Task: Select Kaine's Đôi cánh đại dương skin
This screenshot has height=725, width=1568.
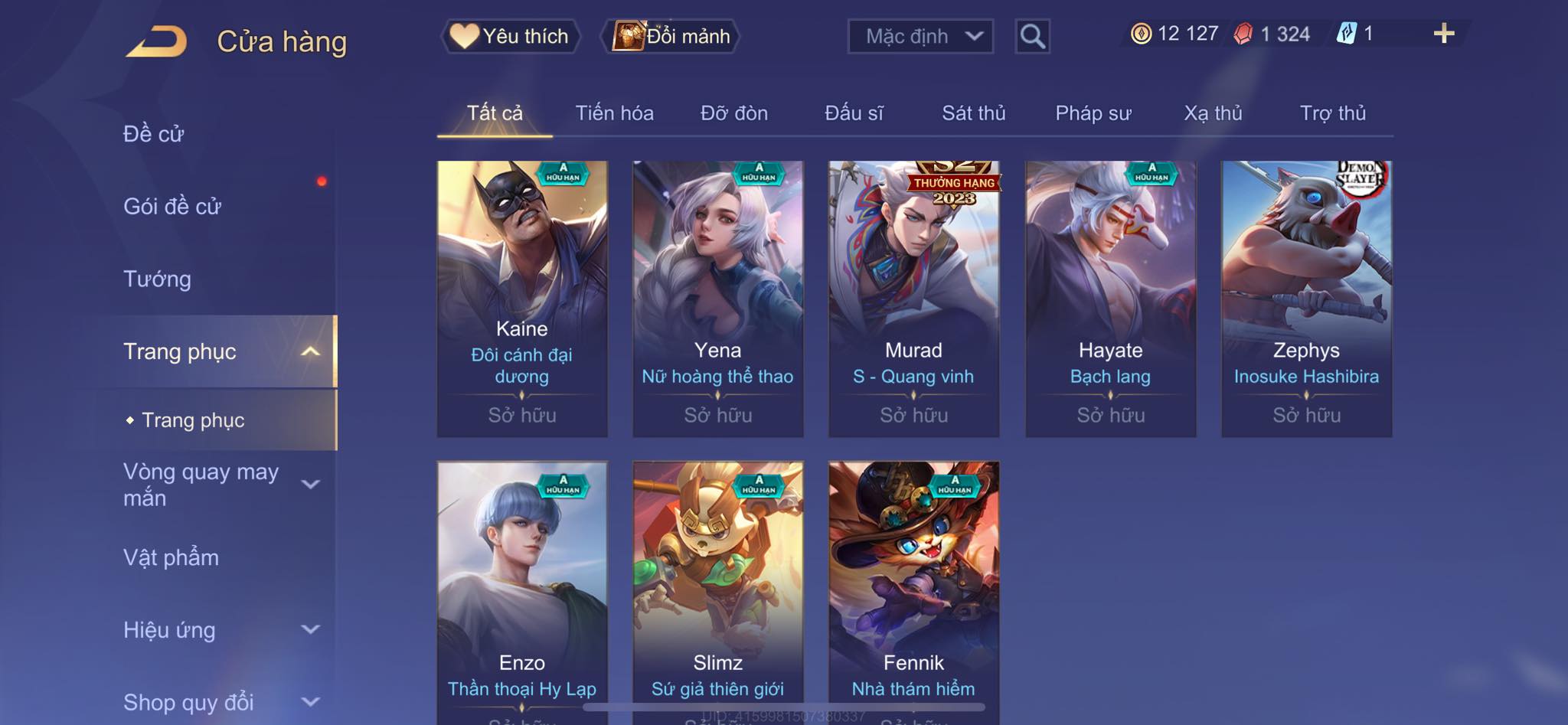Action: click(522, 299)
